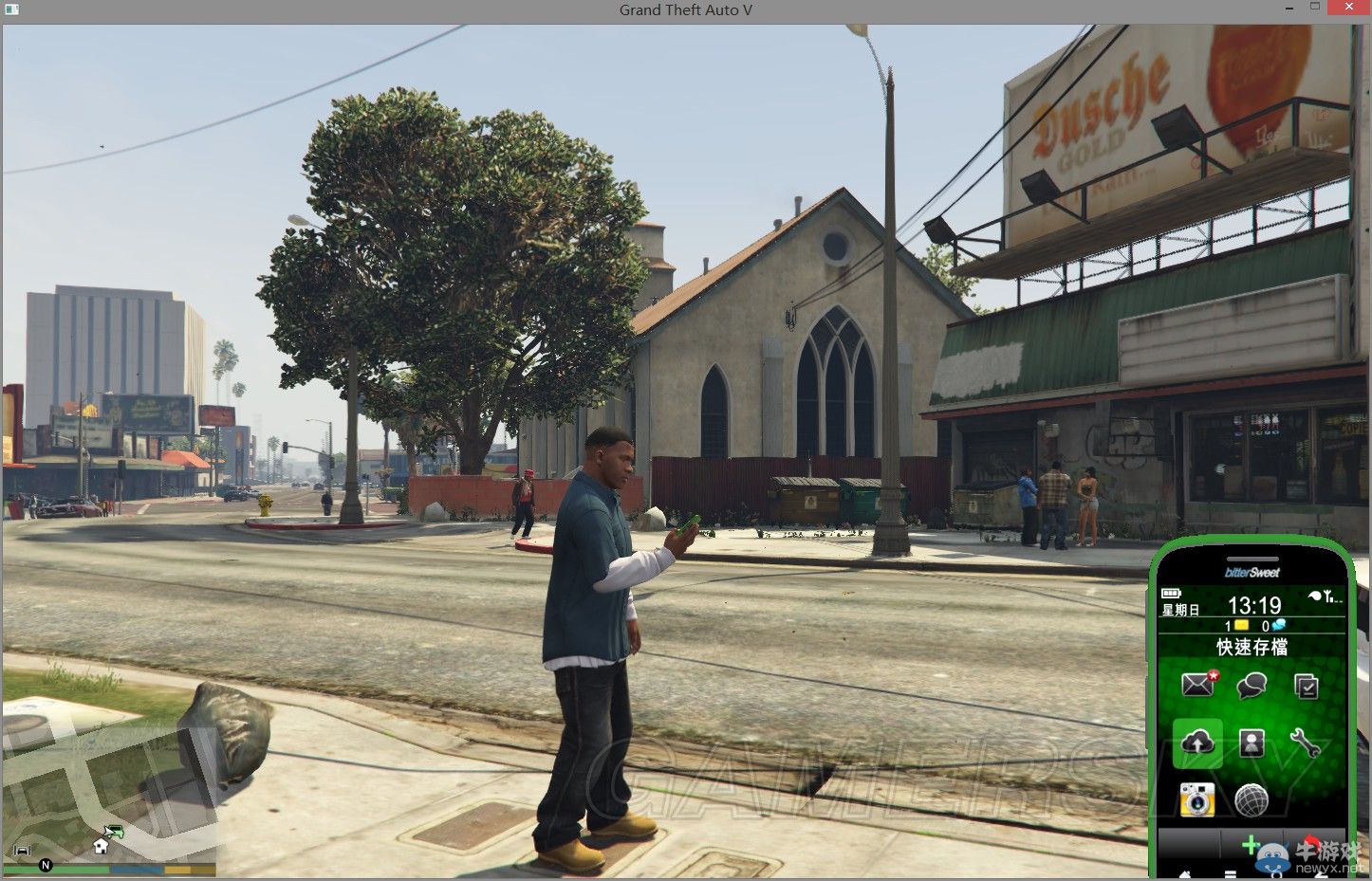This screenshot has width=1372, height=881.
Task: Open phone Settings via the wrench icon
Action: pyautogui.click(x=1305, y=743)
